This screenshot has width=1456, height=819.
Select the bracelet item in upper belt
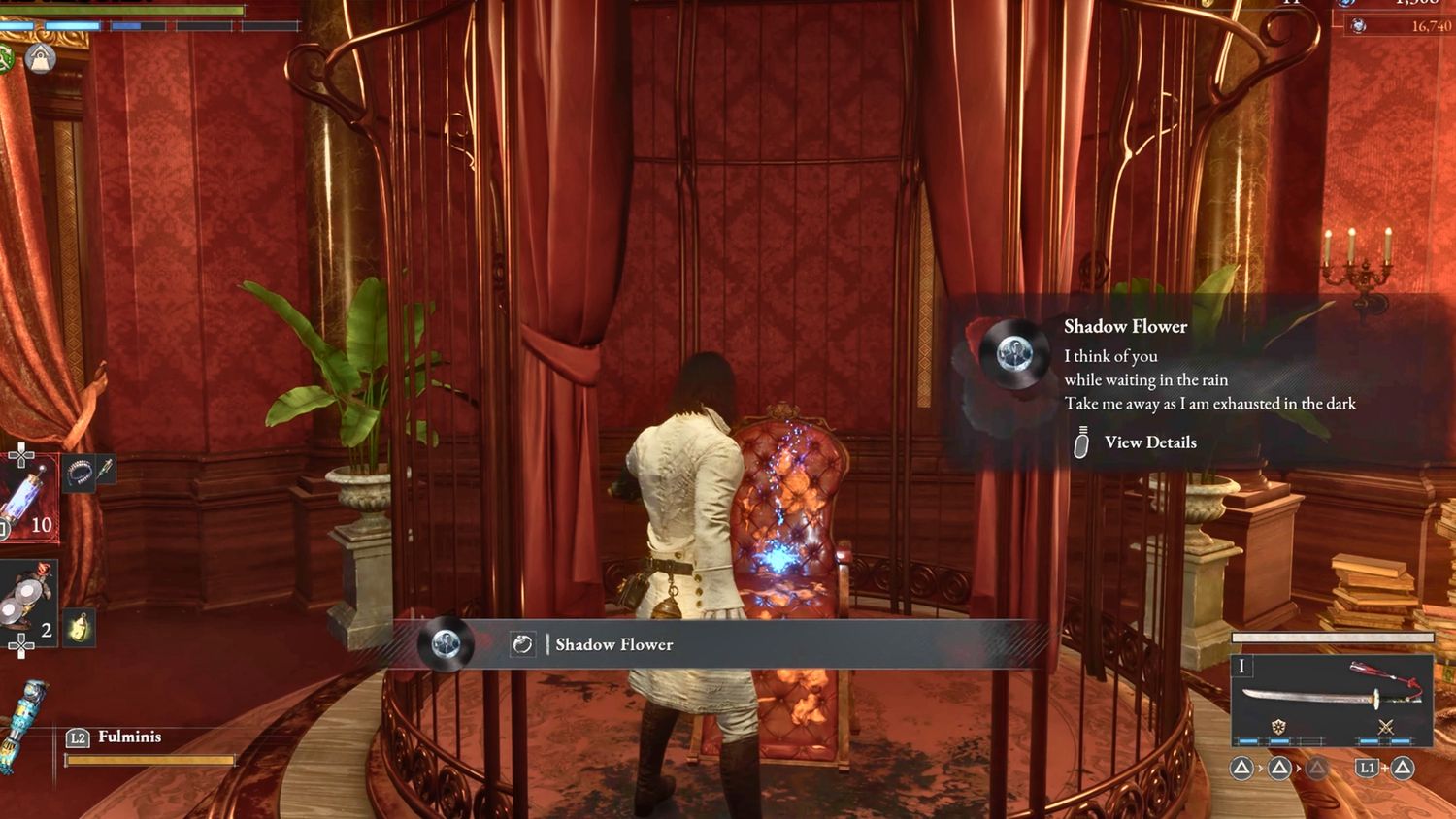[80, 473]
